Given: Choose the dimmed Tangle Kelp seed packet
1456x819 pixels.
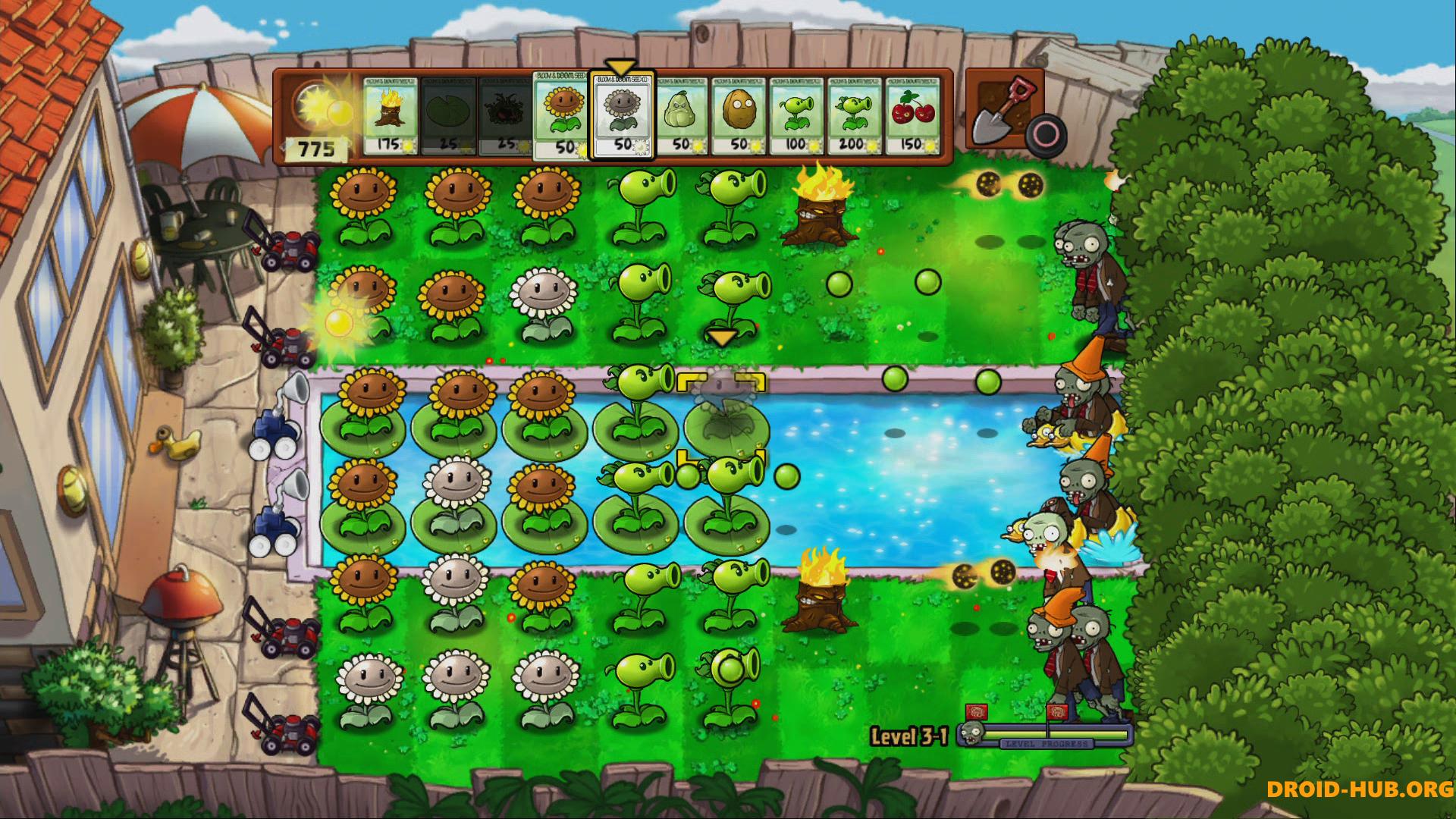Looking at the screenshot, I should (506, 115).
